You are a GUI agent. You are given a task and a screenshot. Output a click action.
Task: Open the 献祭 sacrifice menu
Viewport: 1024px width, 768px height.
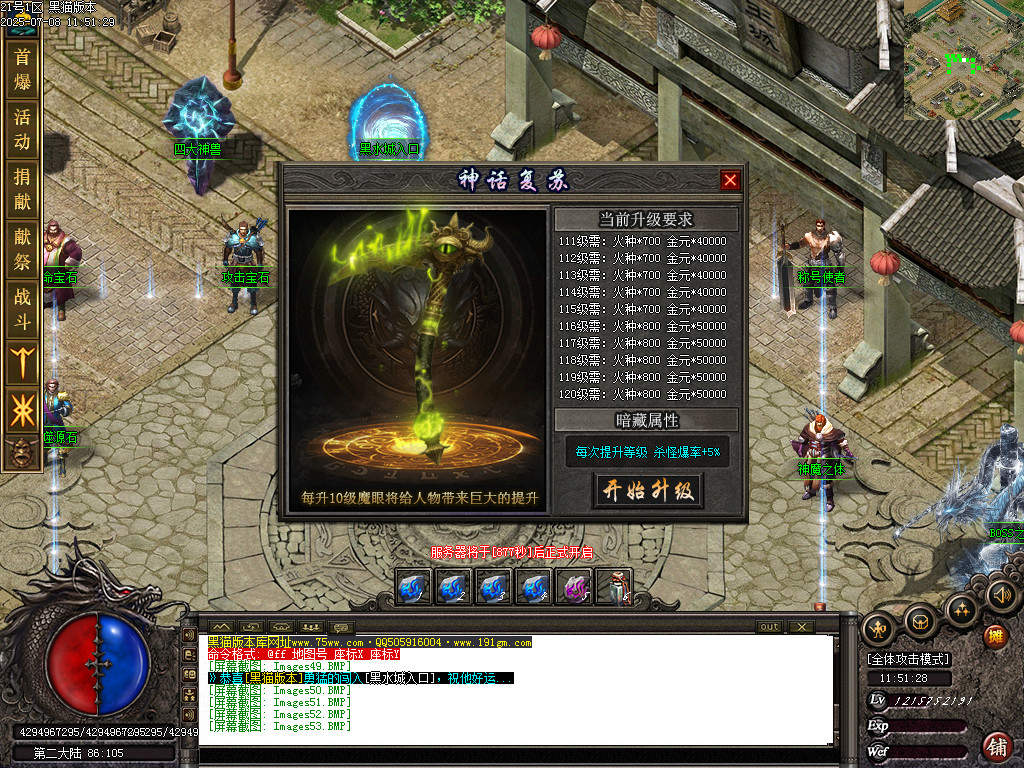pos(22,249)
